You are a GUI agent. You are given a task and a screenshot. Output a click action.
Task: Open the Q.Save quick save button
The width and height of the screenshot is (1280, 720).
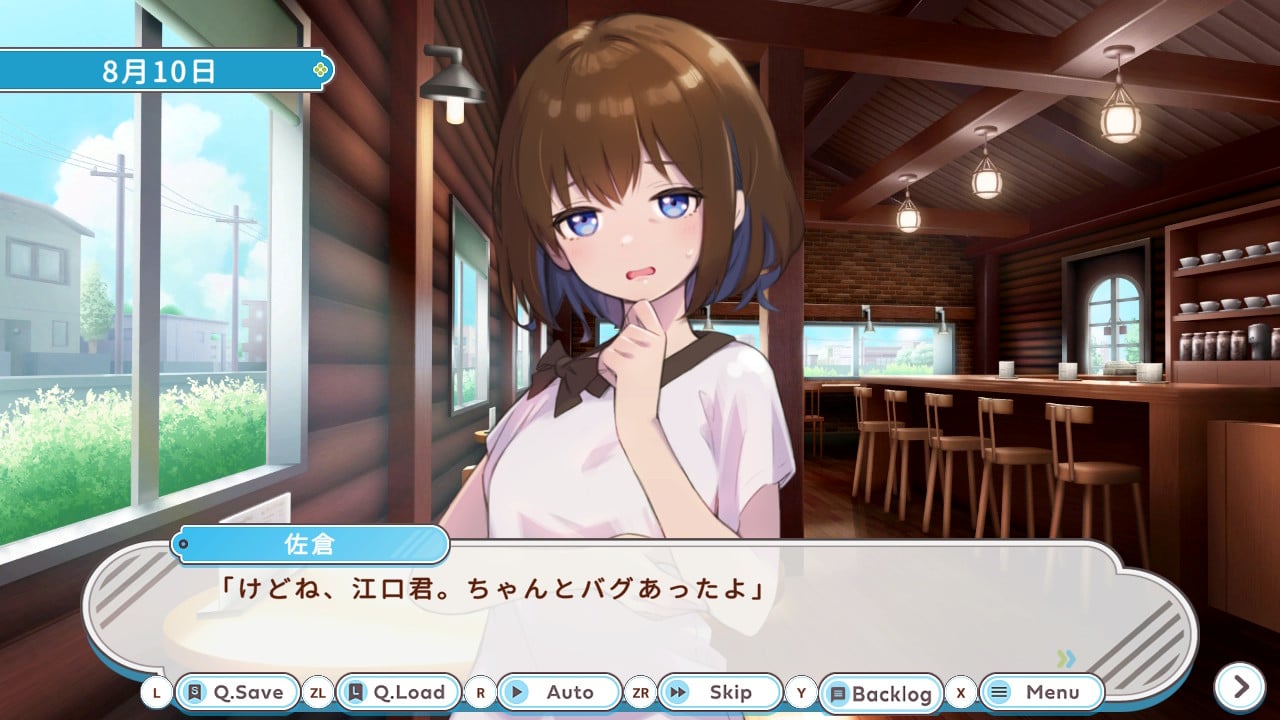[237, 692]
